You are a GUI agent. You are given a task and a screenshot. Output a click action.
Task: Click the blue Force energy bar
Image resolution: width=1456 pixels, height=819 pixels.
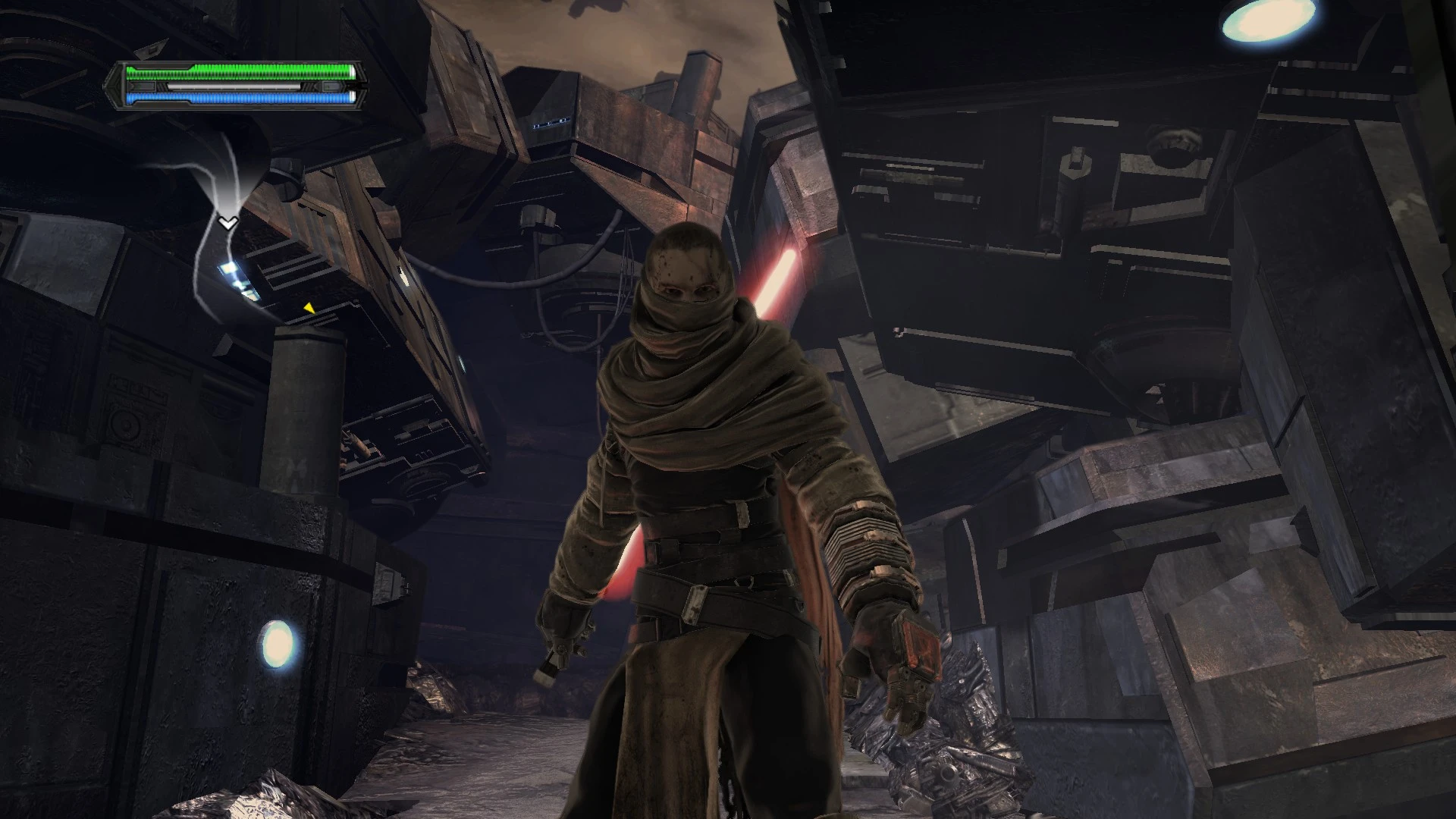pyautogui.click(x=239, y=99)
